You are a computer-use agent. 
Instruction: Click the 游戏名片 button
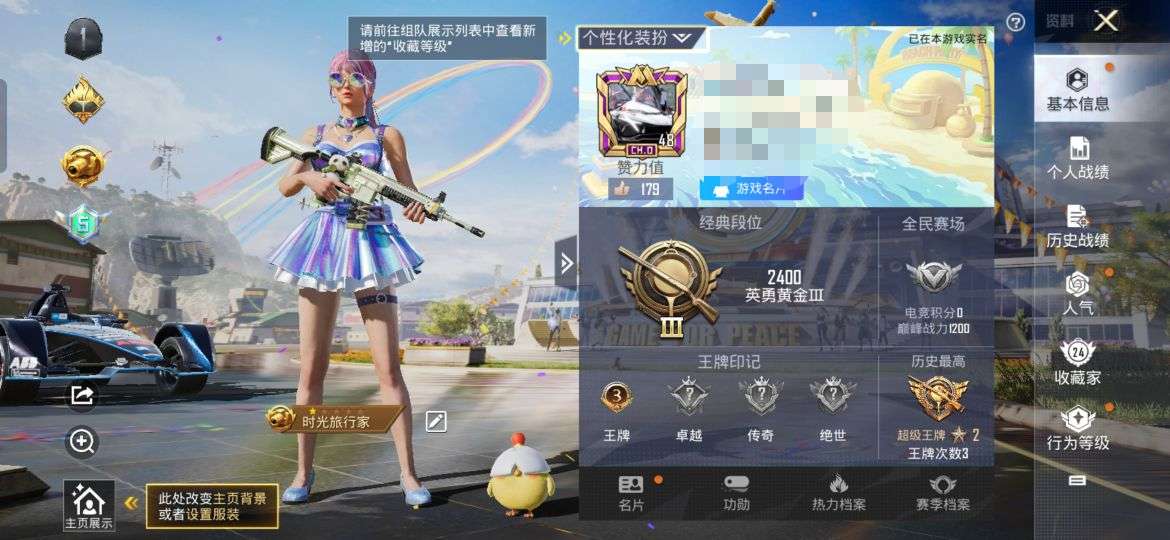pos(751,188)
